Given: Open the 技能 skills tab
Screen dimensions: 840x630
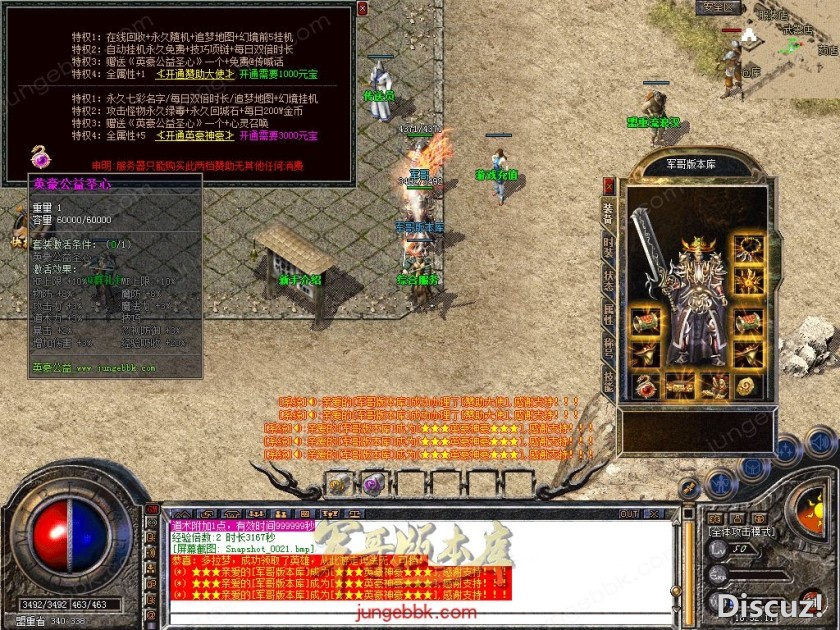Looking at the screenshot, I should [609, 379].
